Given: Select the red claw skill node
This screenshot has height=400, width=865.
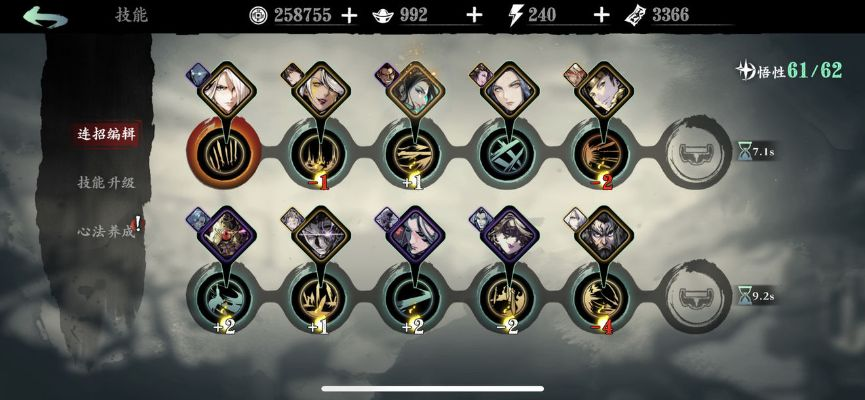Looking at the screenshot, I should [224, 151].
